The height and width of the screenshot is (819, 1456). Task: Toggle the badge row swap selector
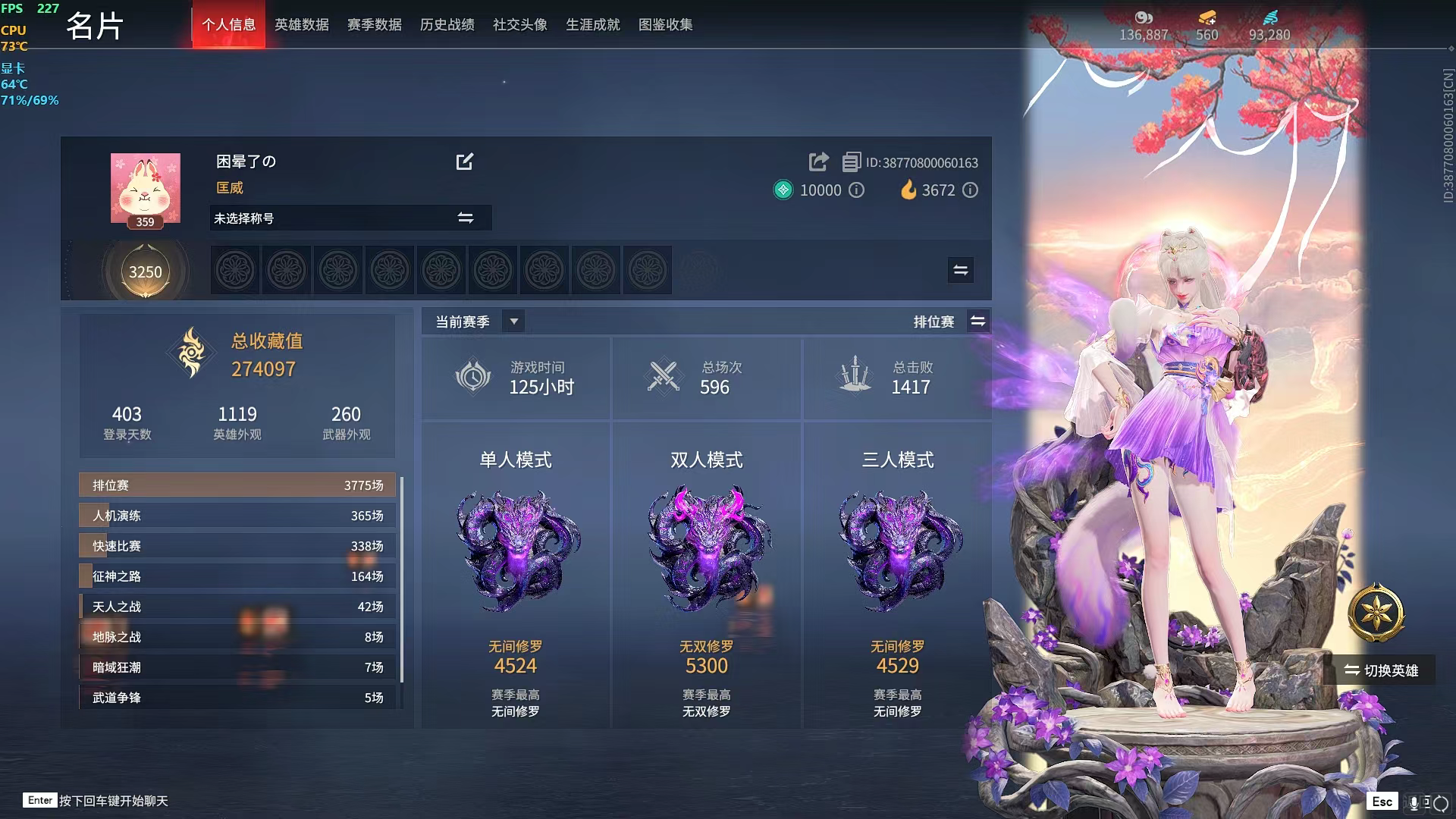coord(959,270)
